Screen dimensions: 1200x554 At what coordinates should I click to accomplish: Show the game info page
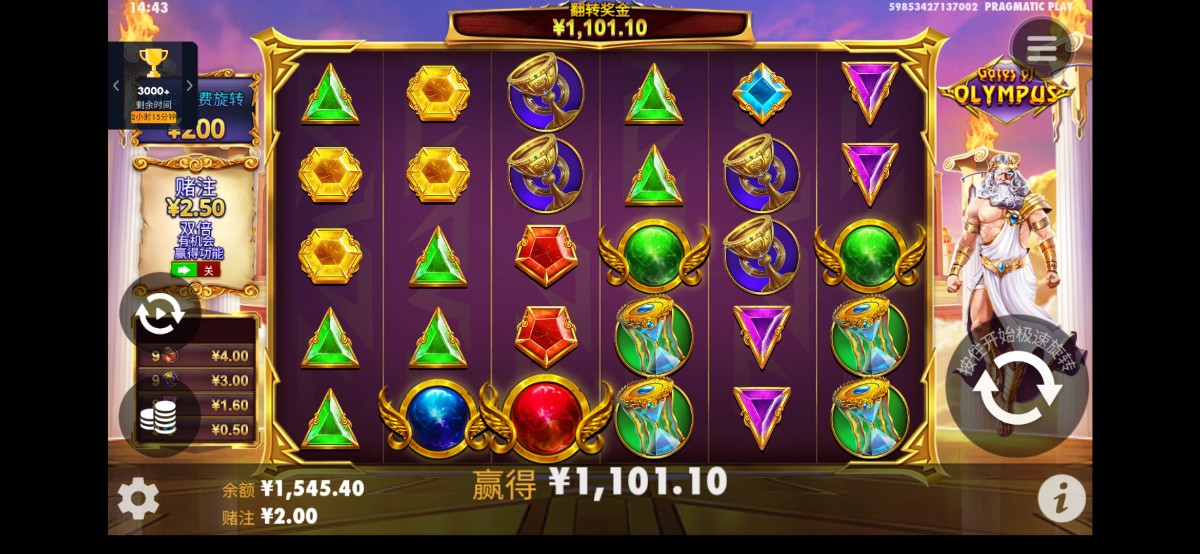pos(1061,498)
